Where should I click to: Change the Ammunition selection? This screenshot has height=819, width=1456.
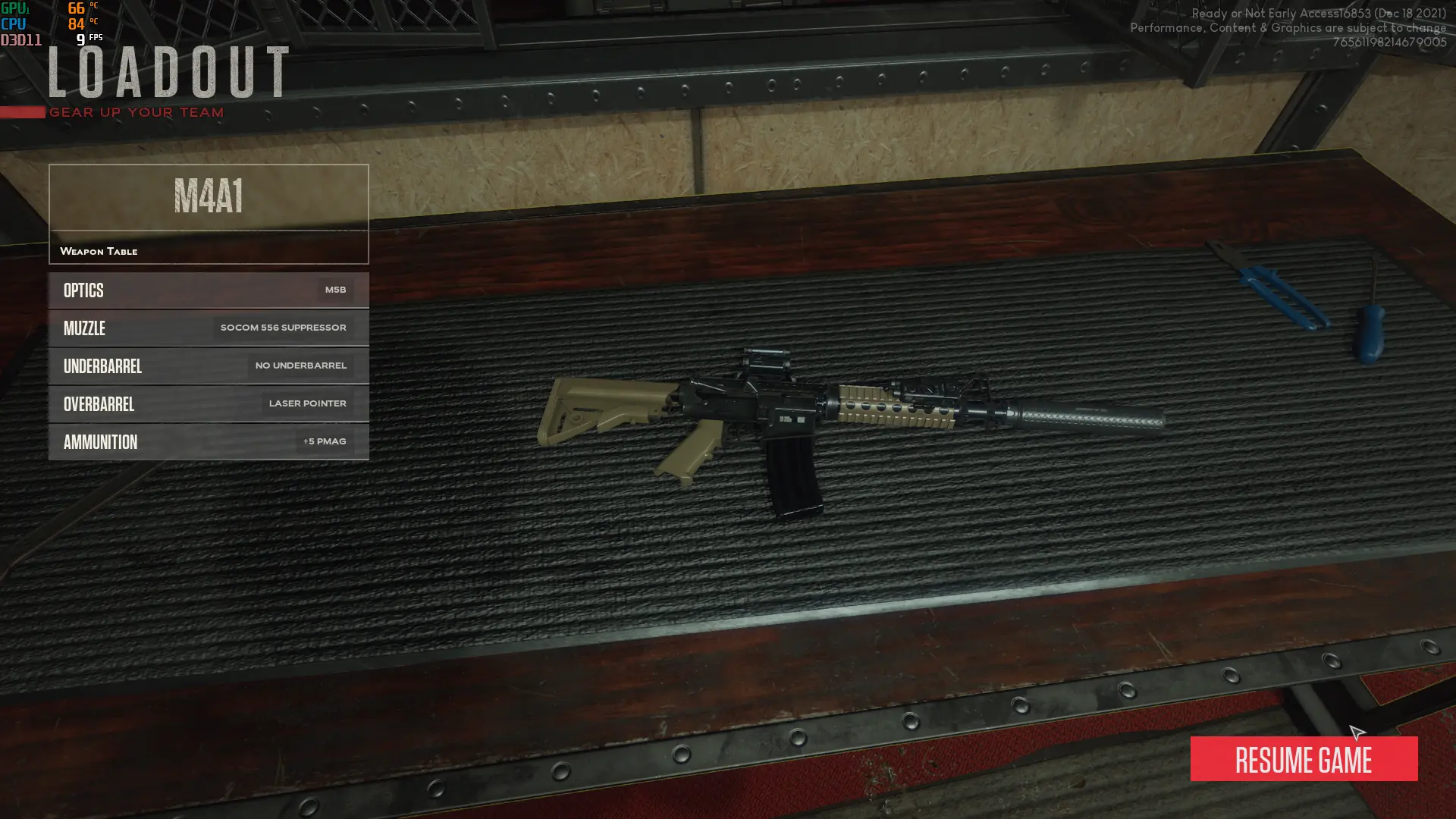click(208, 442)
